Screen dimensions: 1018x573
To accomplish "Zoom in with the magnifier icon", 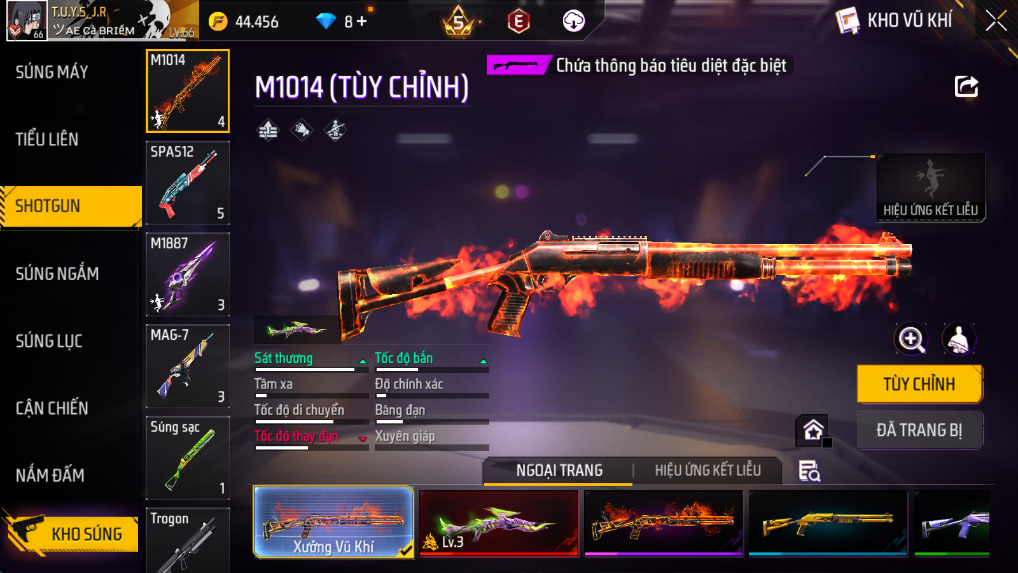I will [x=911, y=339].
